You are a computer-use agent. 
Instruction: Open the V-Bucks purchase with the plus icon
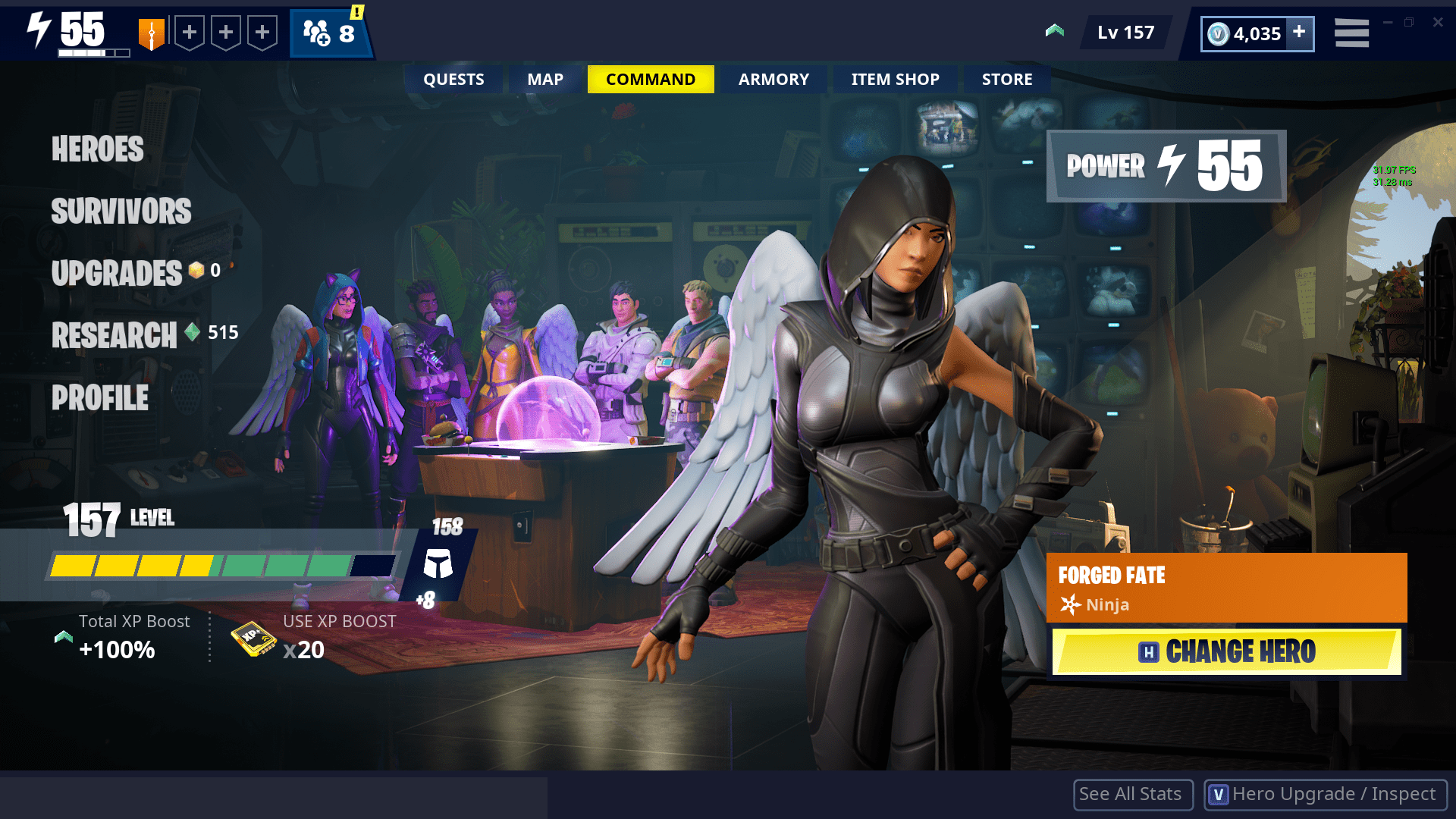(x=1301, y=33)
